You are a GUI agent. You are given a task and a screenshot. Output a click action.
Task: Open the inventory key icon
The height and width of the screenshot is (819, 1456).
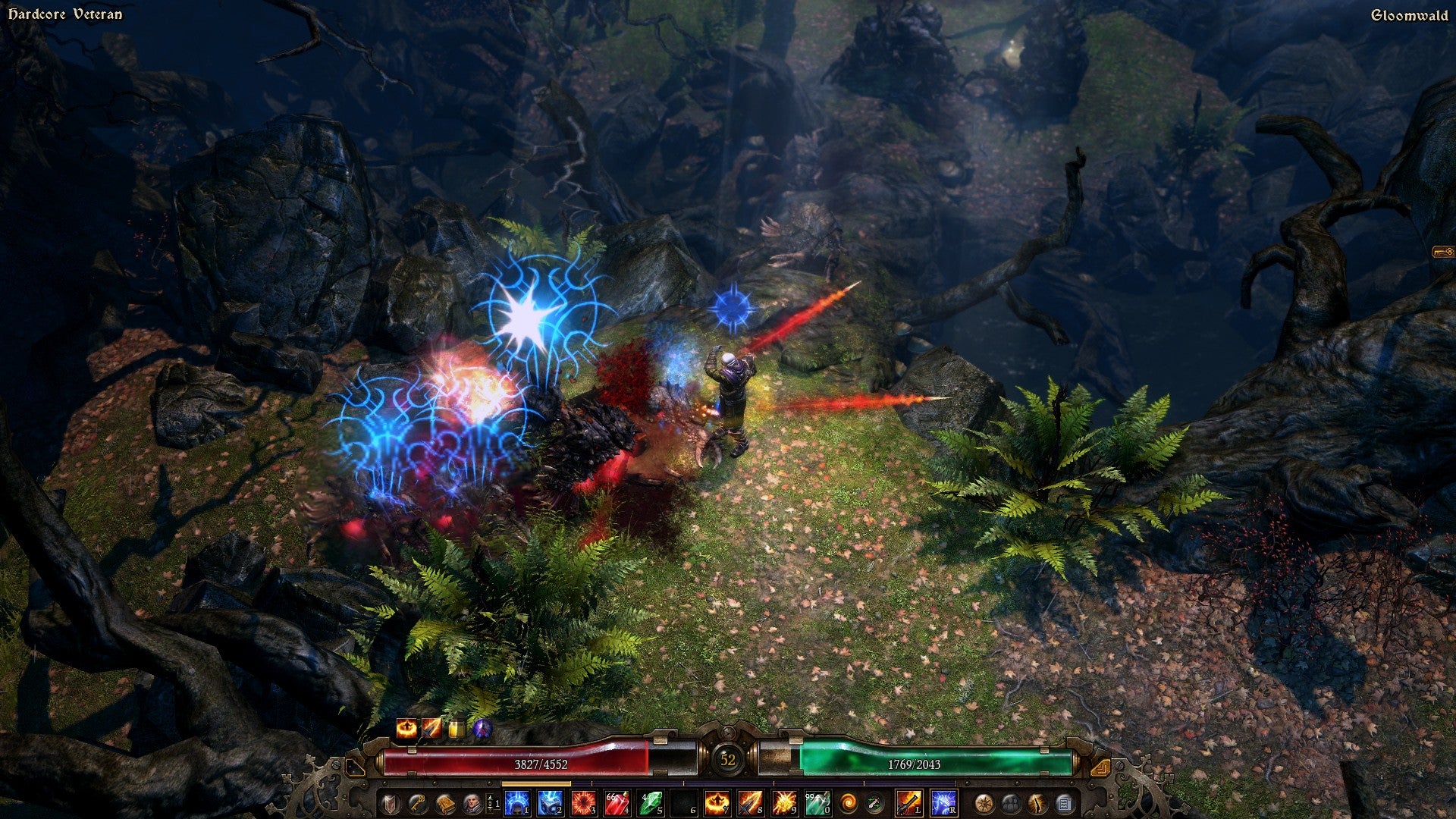click(417, 803)
